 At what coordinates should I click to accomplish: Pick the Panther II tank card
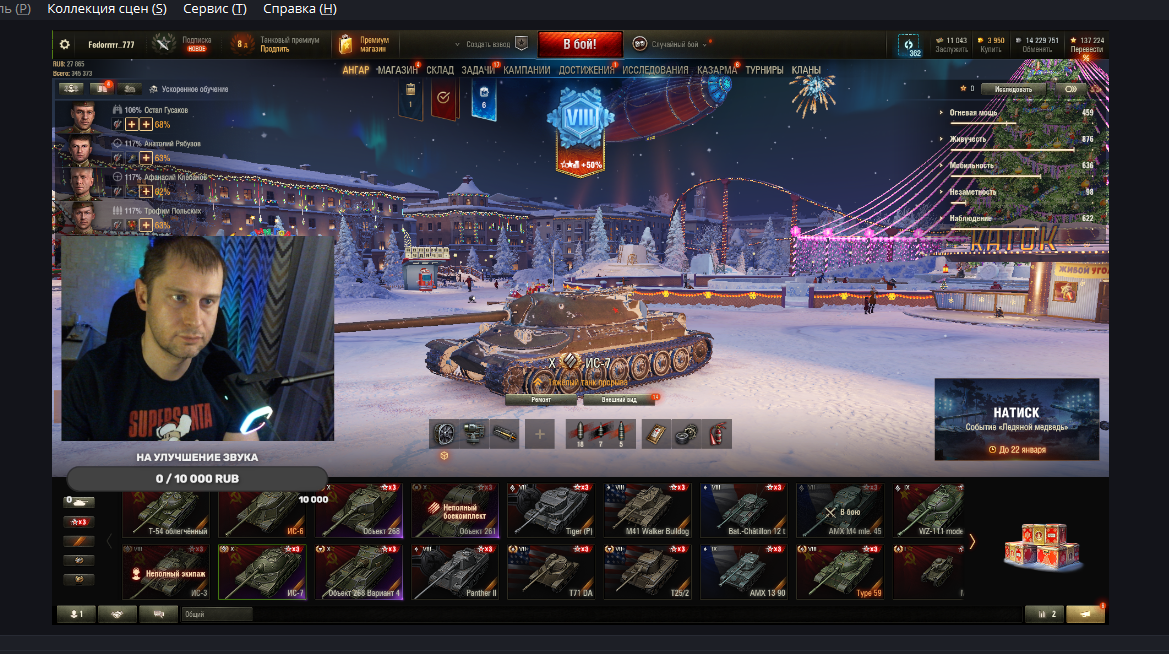pos(454,572)
